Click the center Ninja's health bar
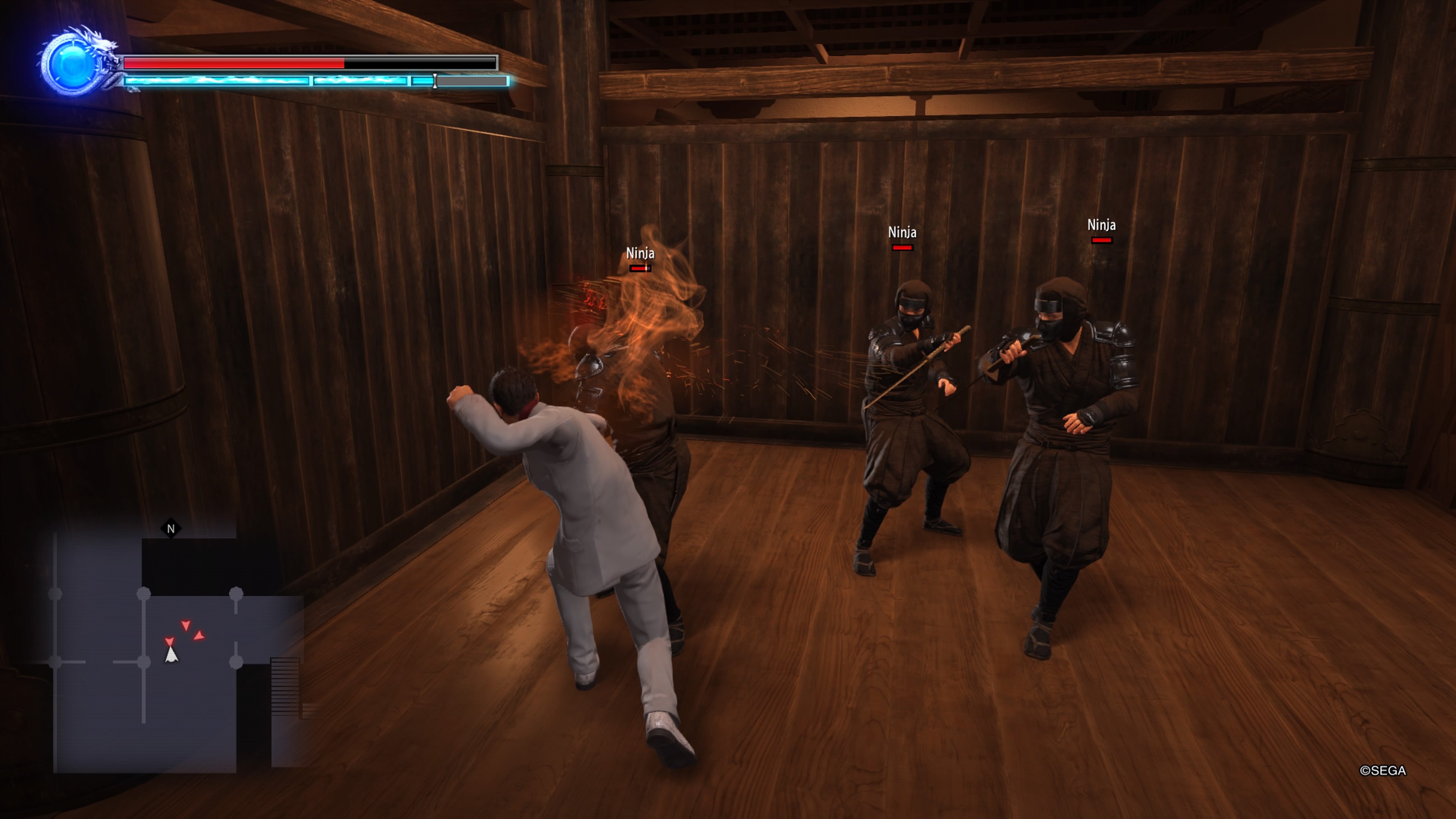1456x819 pixels. [903, 247]
